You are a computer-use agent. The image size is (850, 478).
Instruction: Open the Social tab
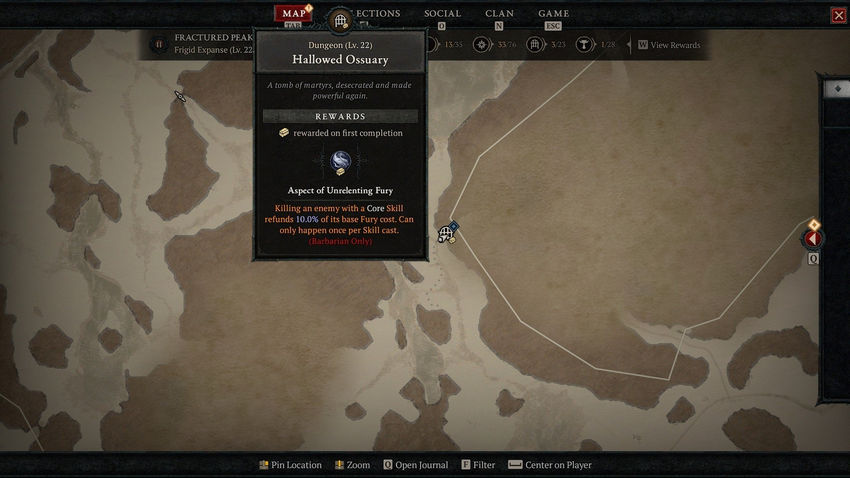tap(442, 14)
